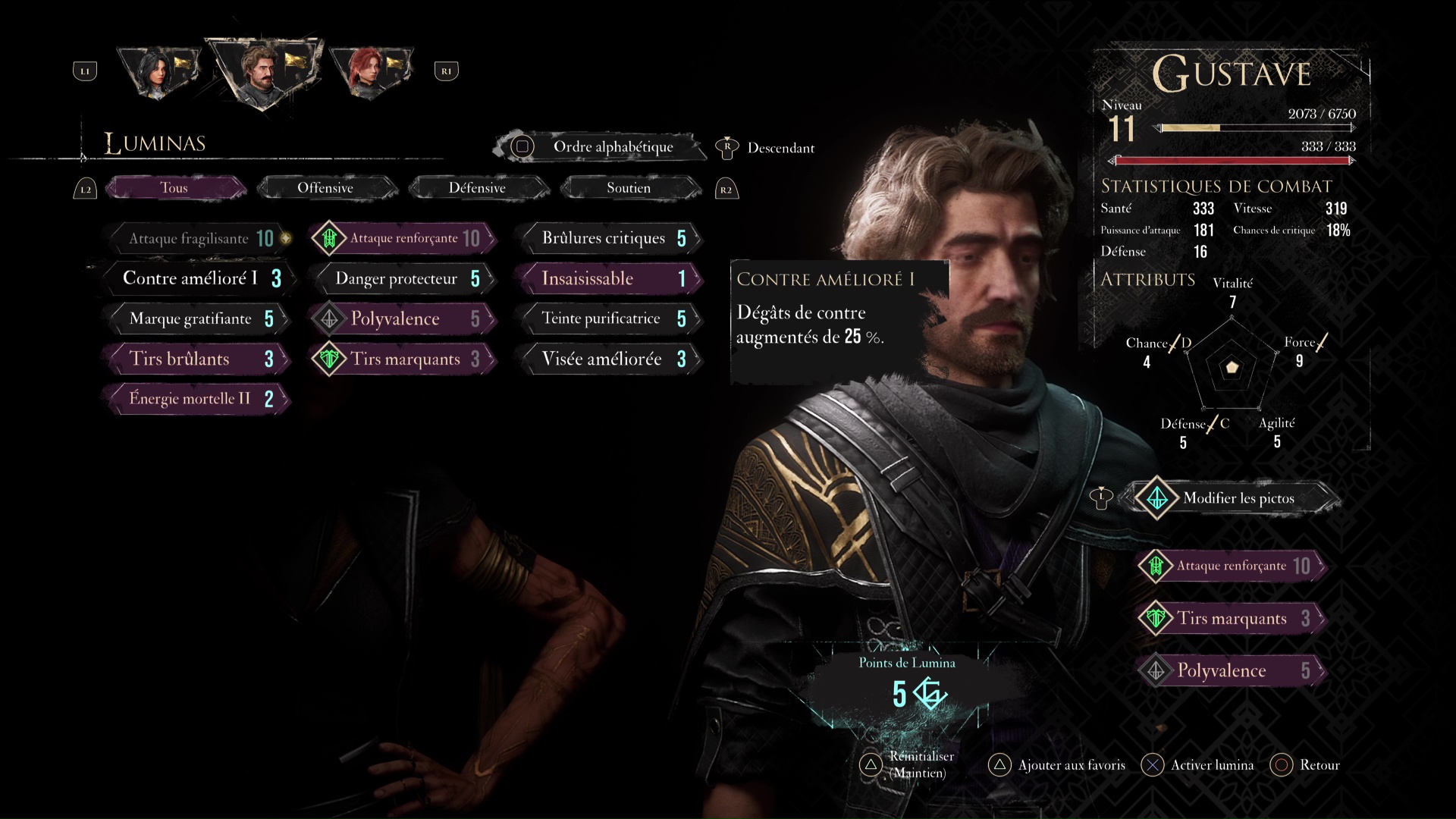Image resolution: width=1456 pixels, height=819 pixels.
Task: Pick the Énergie mortelle II lumina
Action: (199, 399)
